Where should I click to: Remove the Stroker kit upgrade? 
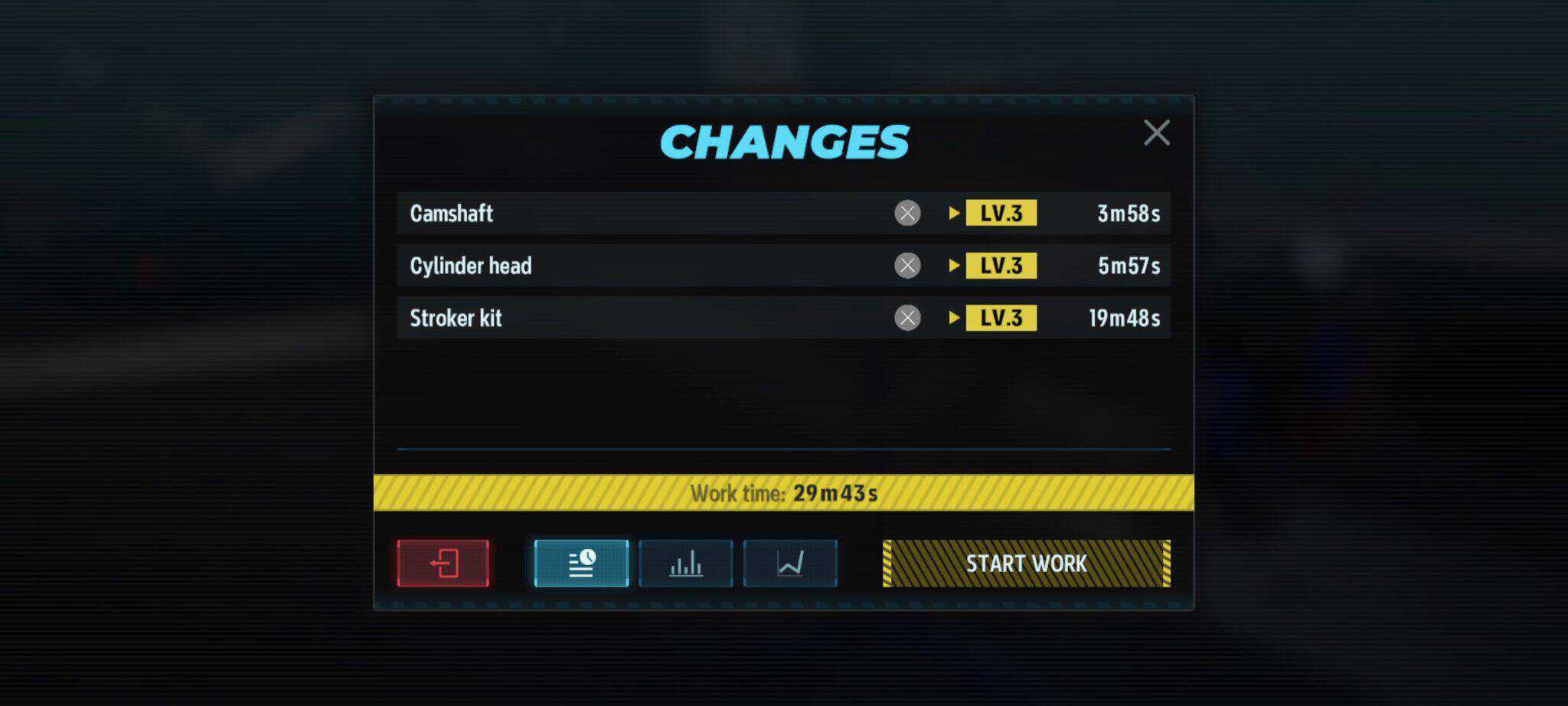[x=907, y=318]
